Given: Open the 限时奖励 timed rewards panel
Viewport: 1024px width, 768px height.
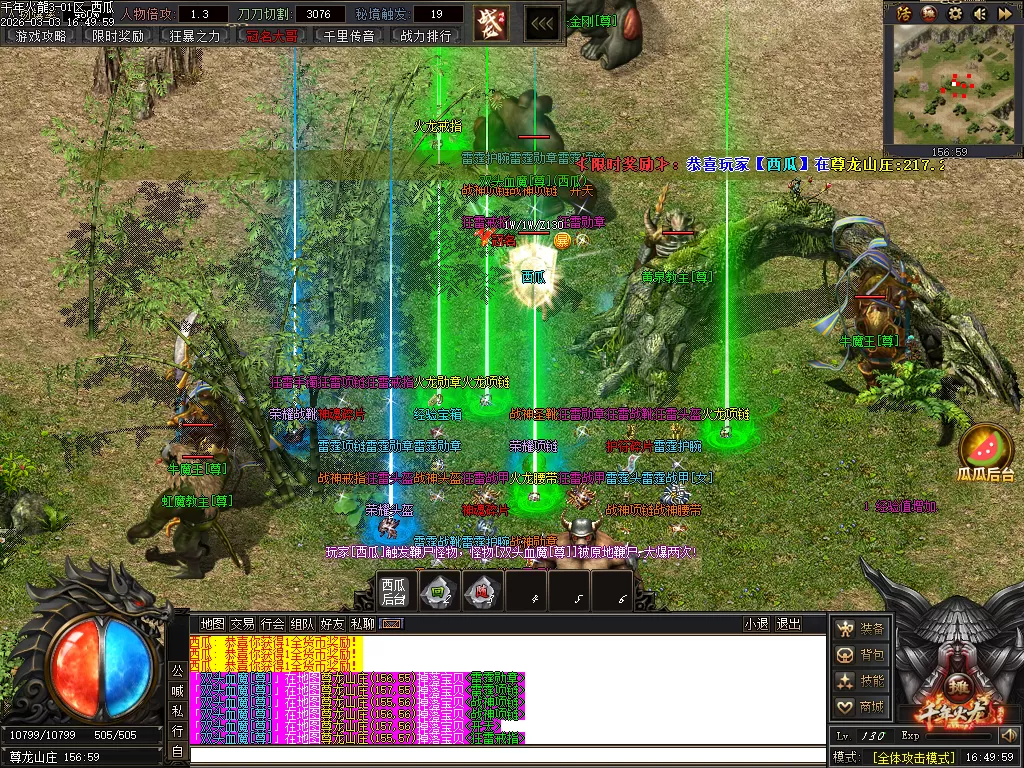Looking at the screenshot, I should click(x=118, y=36).
